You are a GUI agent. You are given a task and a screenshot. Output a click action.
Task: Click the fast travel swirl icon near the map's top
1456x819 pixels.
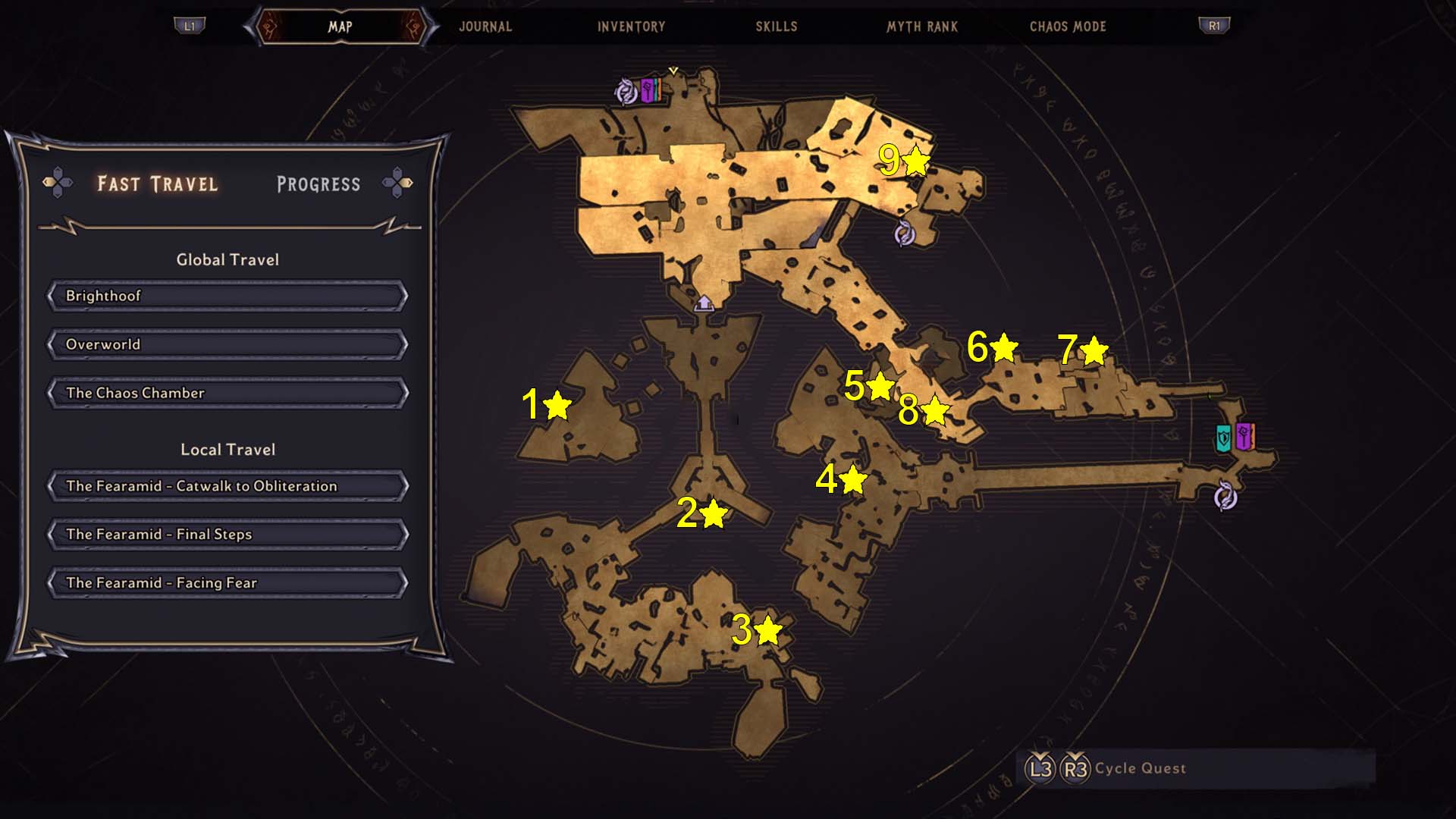(x=626, y=89)
